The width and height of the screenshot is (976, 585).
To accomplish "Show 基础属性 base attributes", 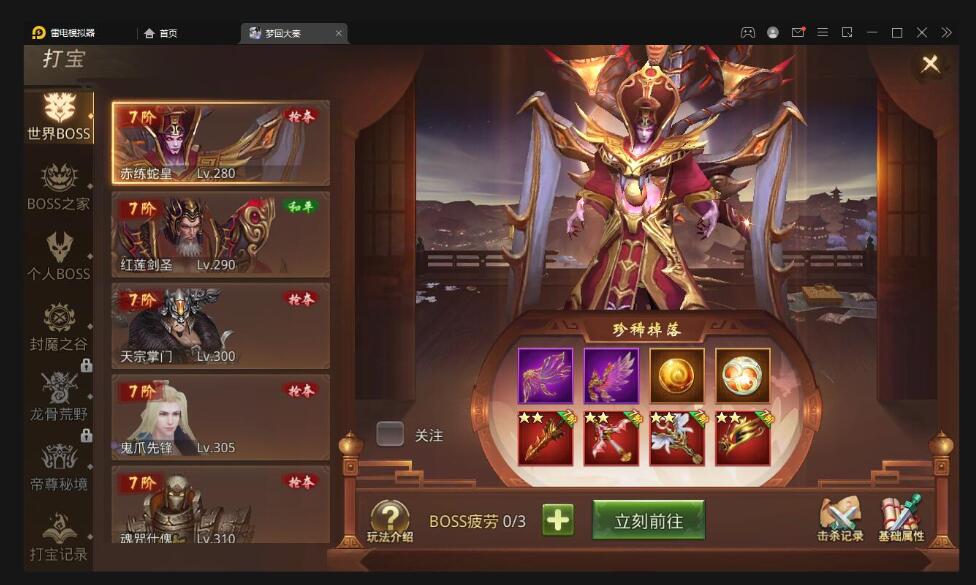I will [901, 520].
